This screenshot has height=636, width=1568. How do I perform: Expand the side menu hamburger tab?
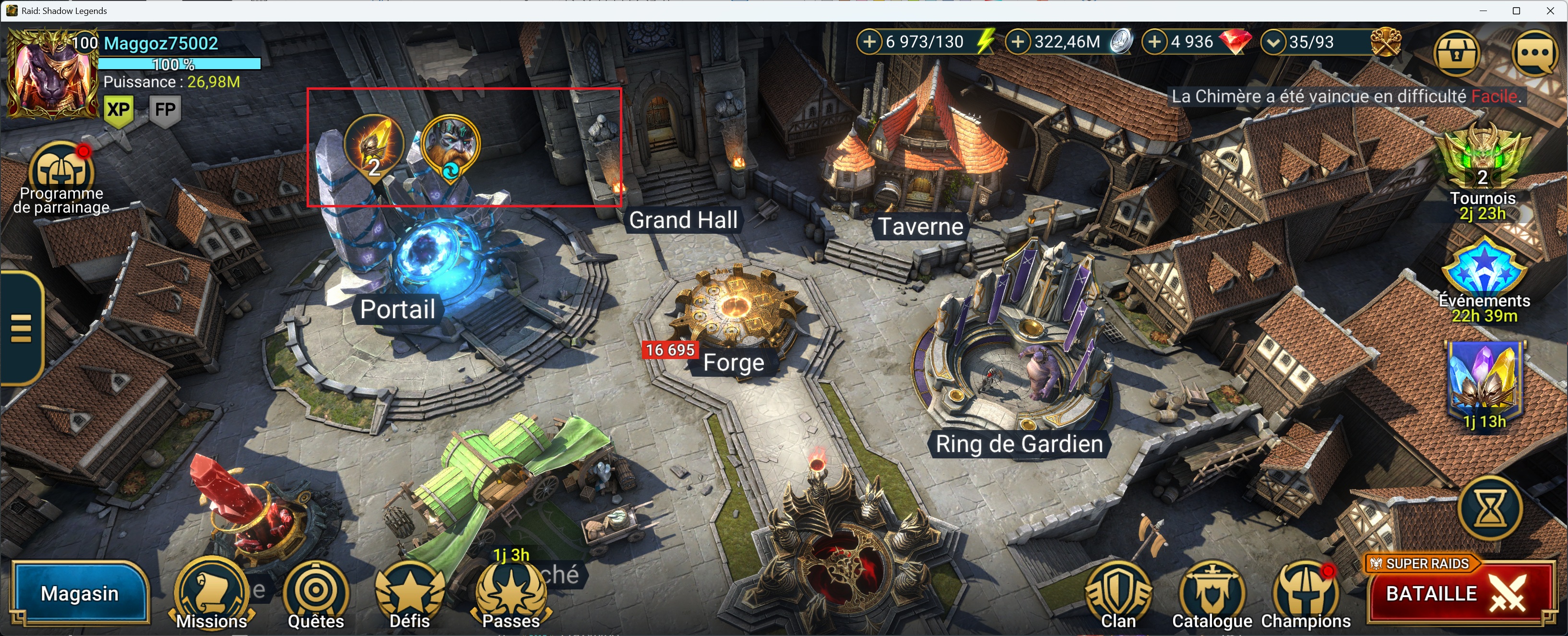21,328
